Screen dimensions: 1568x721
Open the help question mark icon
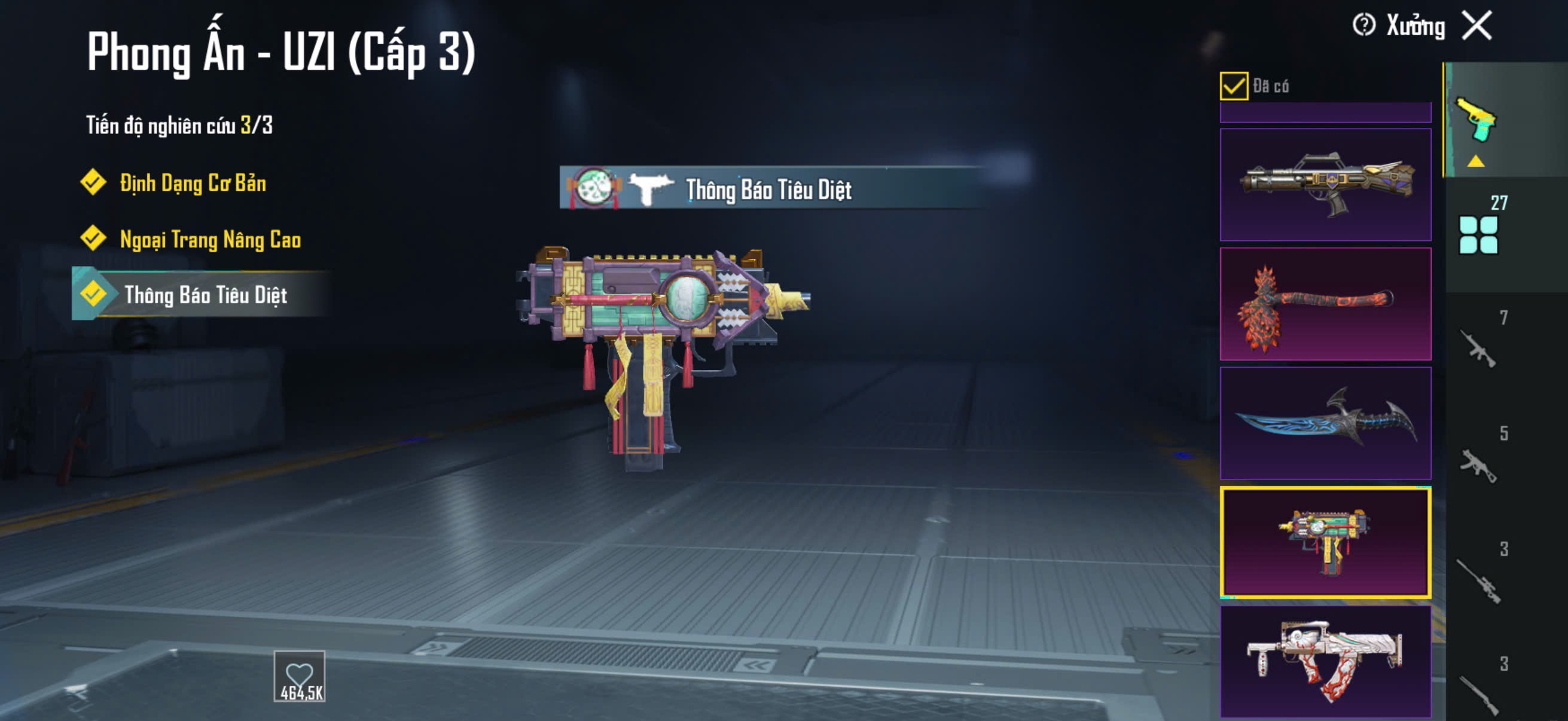pos(1363,26)
